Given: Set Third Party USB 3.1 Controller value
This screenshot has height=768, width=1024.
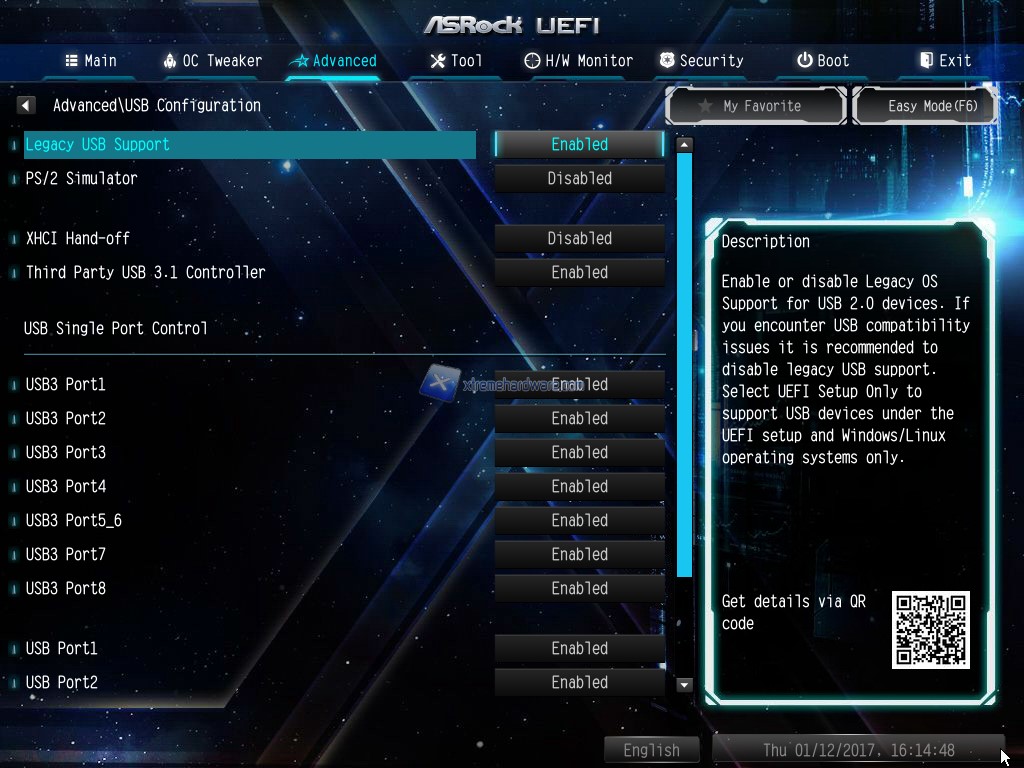Looking at the screenshot, I should pos(579,273).
